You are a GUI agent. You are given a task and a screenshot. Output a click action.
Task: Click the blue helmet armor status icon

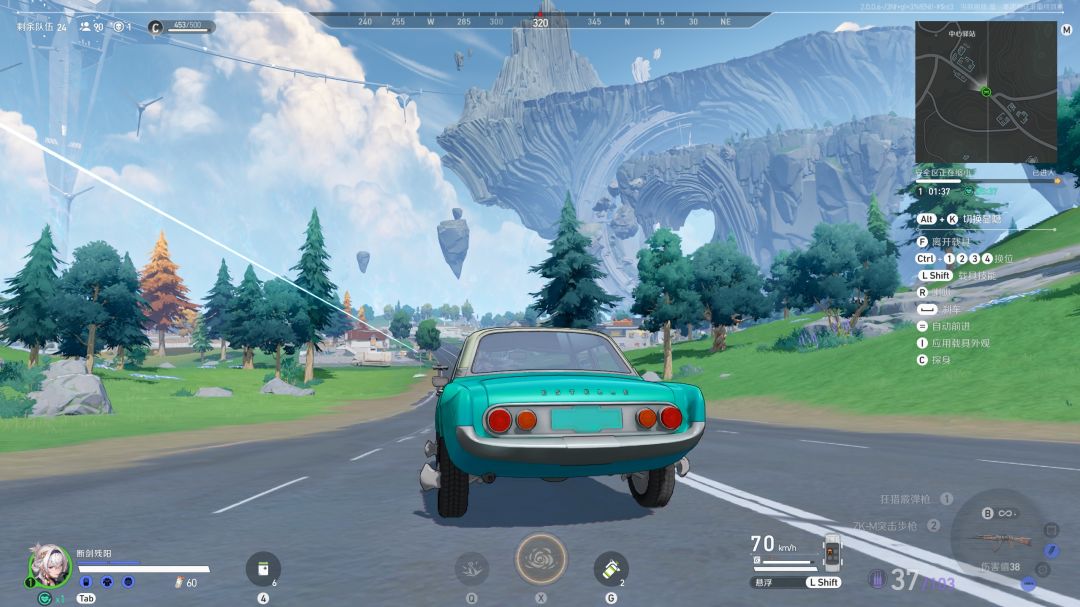point(86,582)
